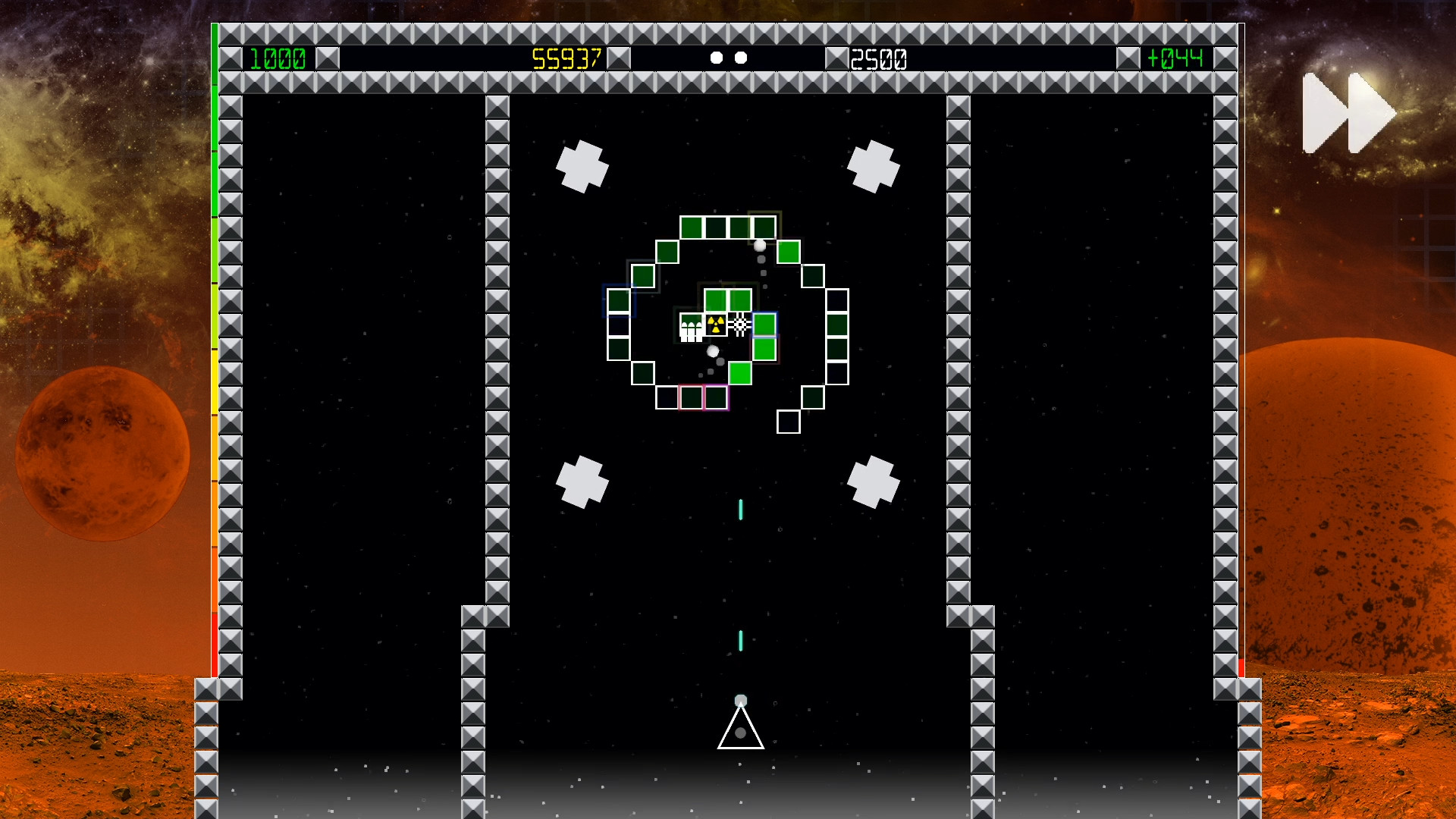1456x819 pixels.
Task: Click the magenta-outlined brick at spiral bottom
Action: tap(717, 397)
